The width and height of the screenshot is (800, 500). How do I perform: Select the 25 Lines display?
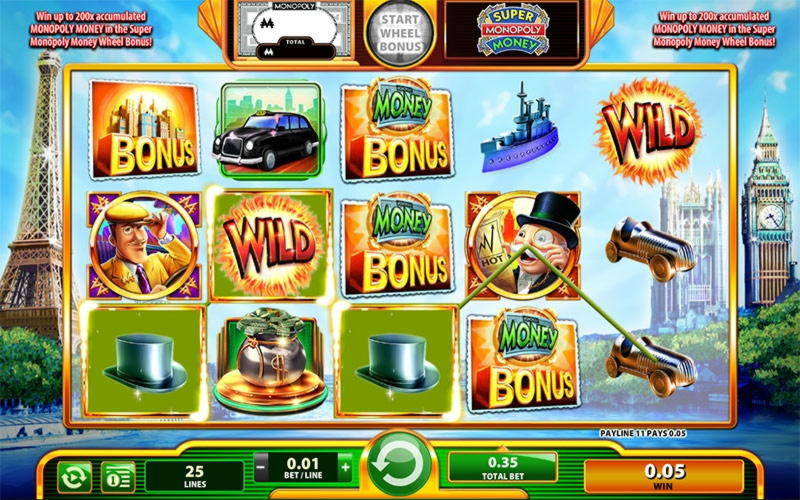(x=195, y=475)
